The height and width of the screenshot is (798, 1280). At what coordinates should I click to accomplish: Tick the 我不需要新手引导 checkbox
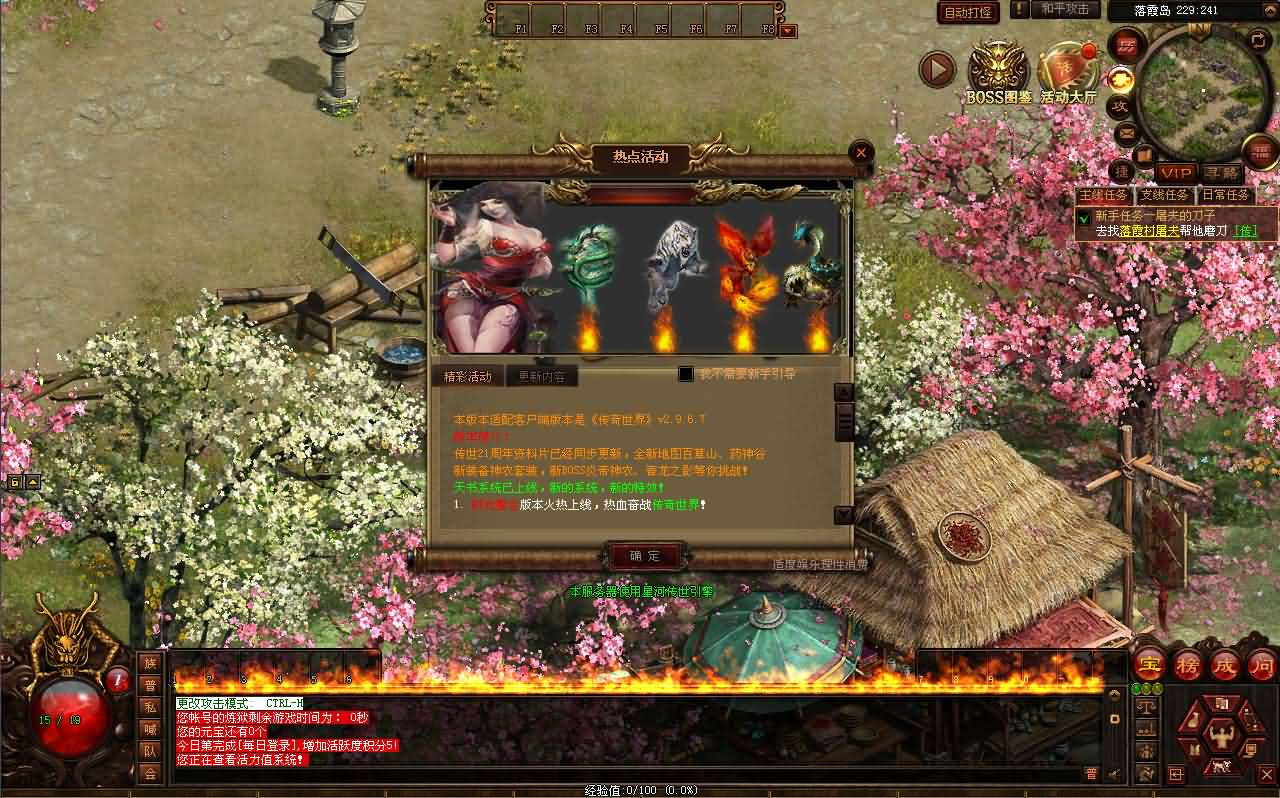[x=686, y=374]
